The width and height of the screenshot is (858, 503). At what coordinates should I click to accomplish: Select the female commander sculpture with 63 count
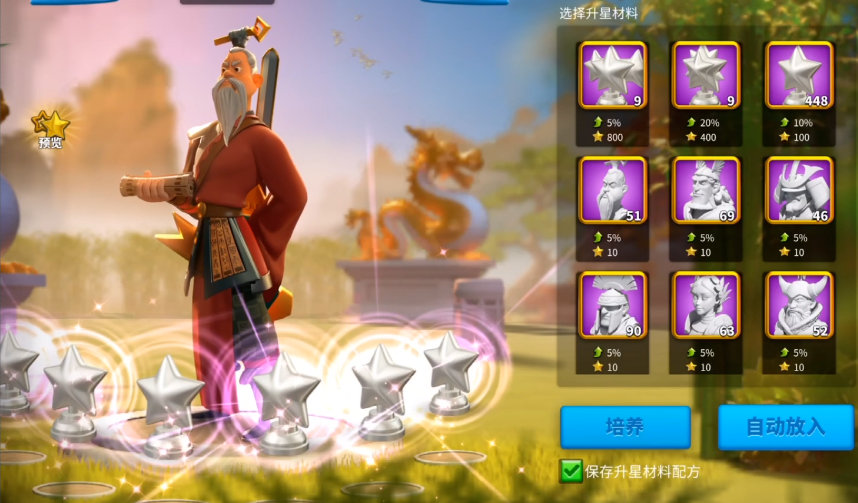point(705,305)
